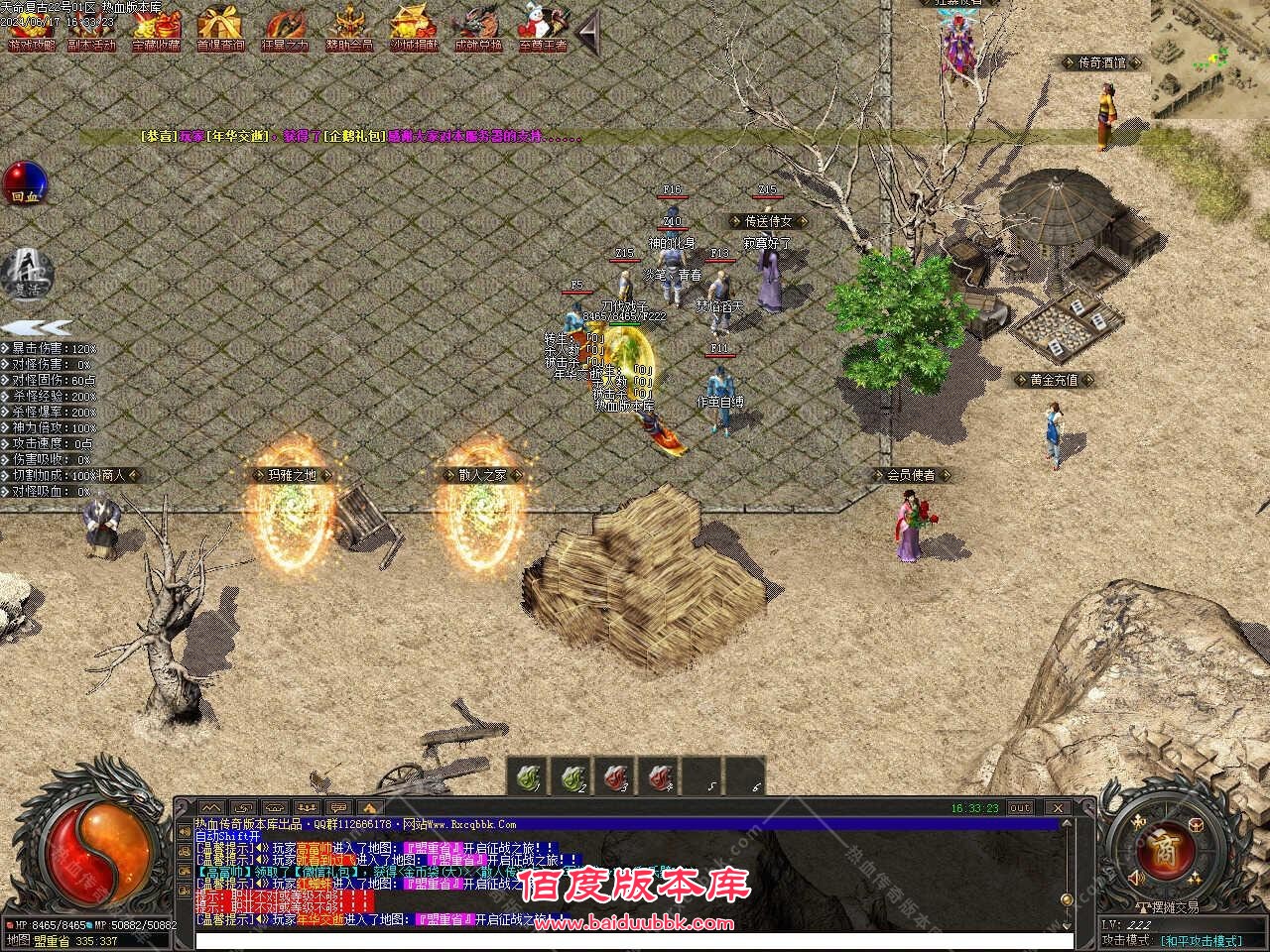Collapse the top menu bar with the arrow
Screen dimensions: 1270x952
coord(588,35)
